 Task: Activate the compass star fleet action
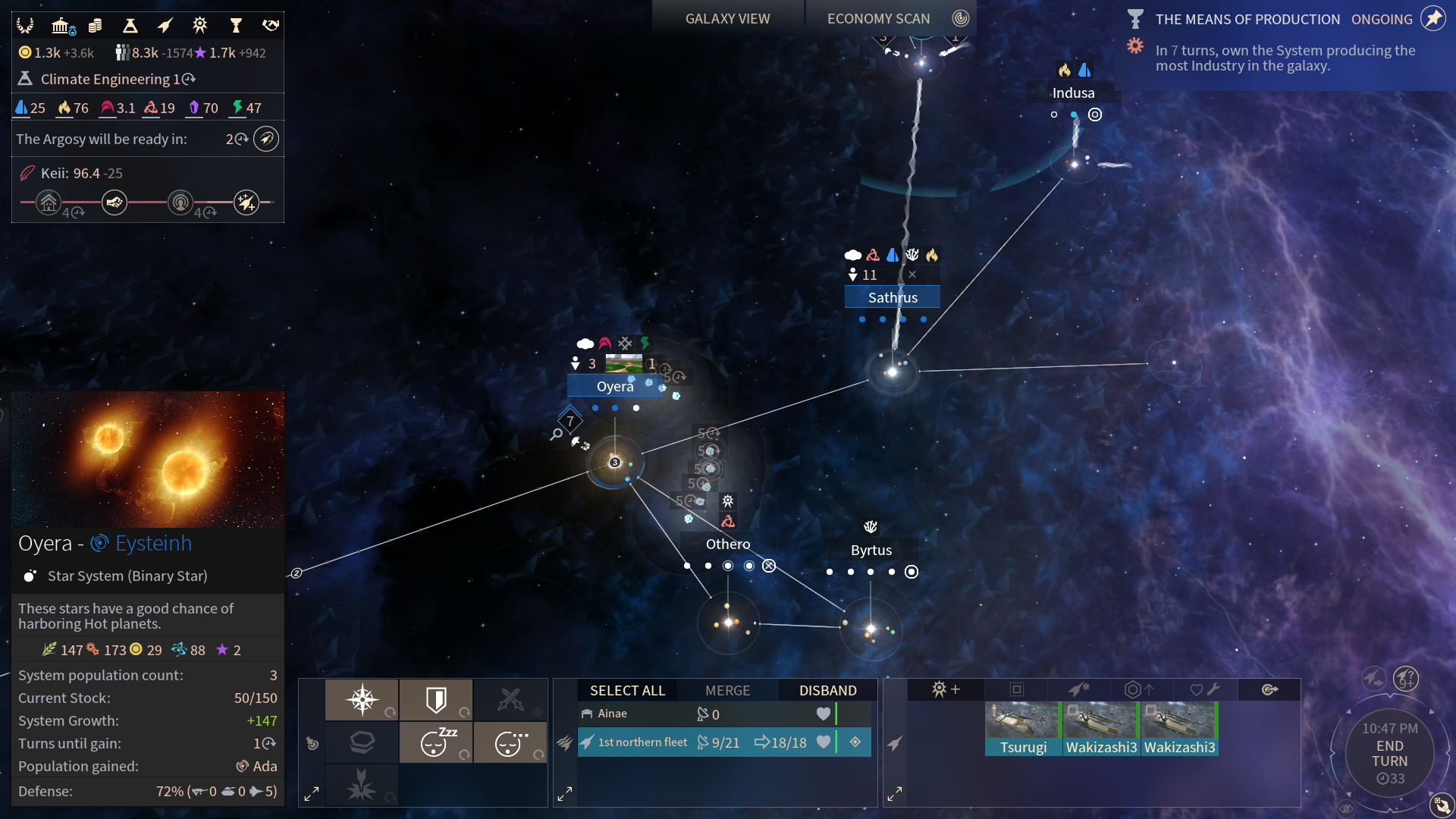[x=362, y=699]
